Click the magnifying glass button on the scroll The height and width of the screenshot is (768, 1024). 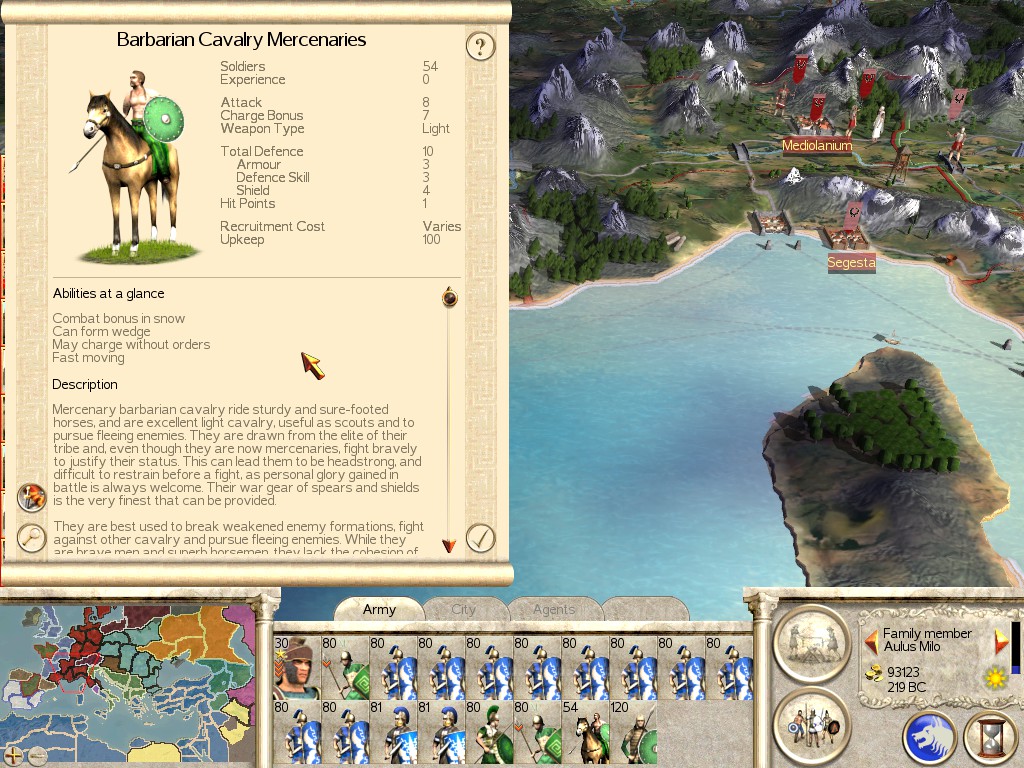coord(32,538)
